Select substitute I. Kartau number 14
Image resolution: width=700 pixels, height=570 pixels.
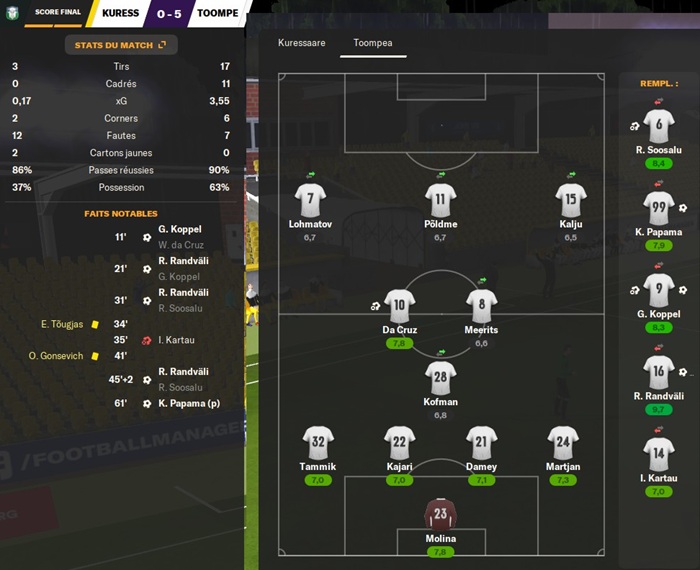[x=658, y=454]
